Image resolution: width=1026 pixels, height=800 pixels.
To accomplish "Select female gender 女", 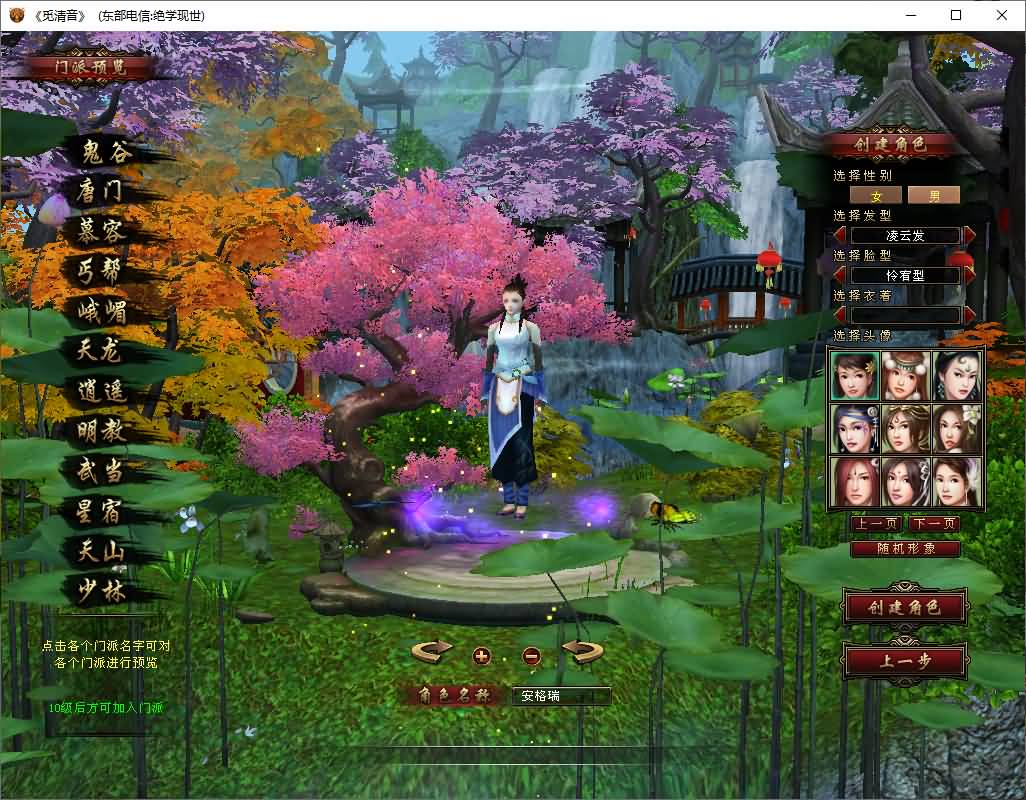I will pos(876,195).
